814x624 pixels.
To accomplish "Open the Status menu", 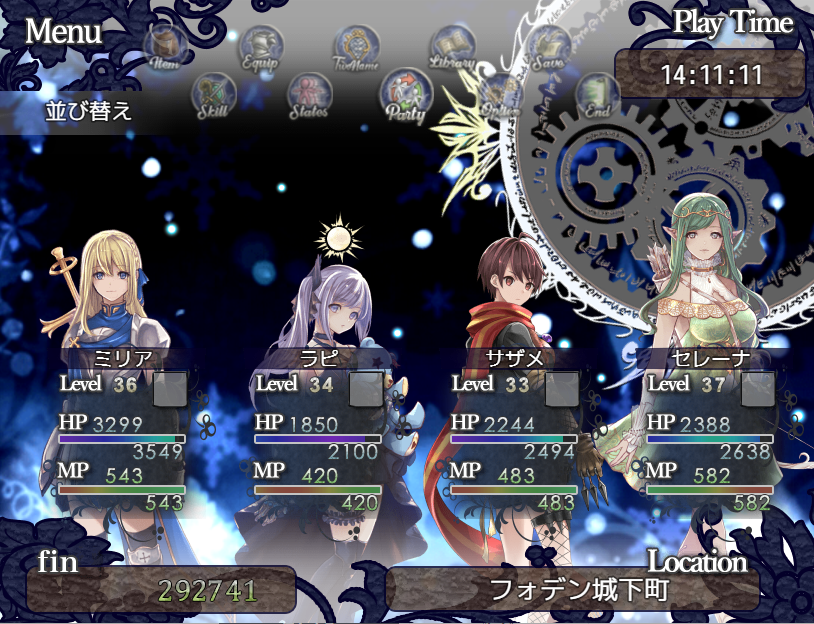I will [x=309, y=95].
